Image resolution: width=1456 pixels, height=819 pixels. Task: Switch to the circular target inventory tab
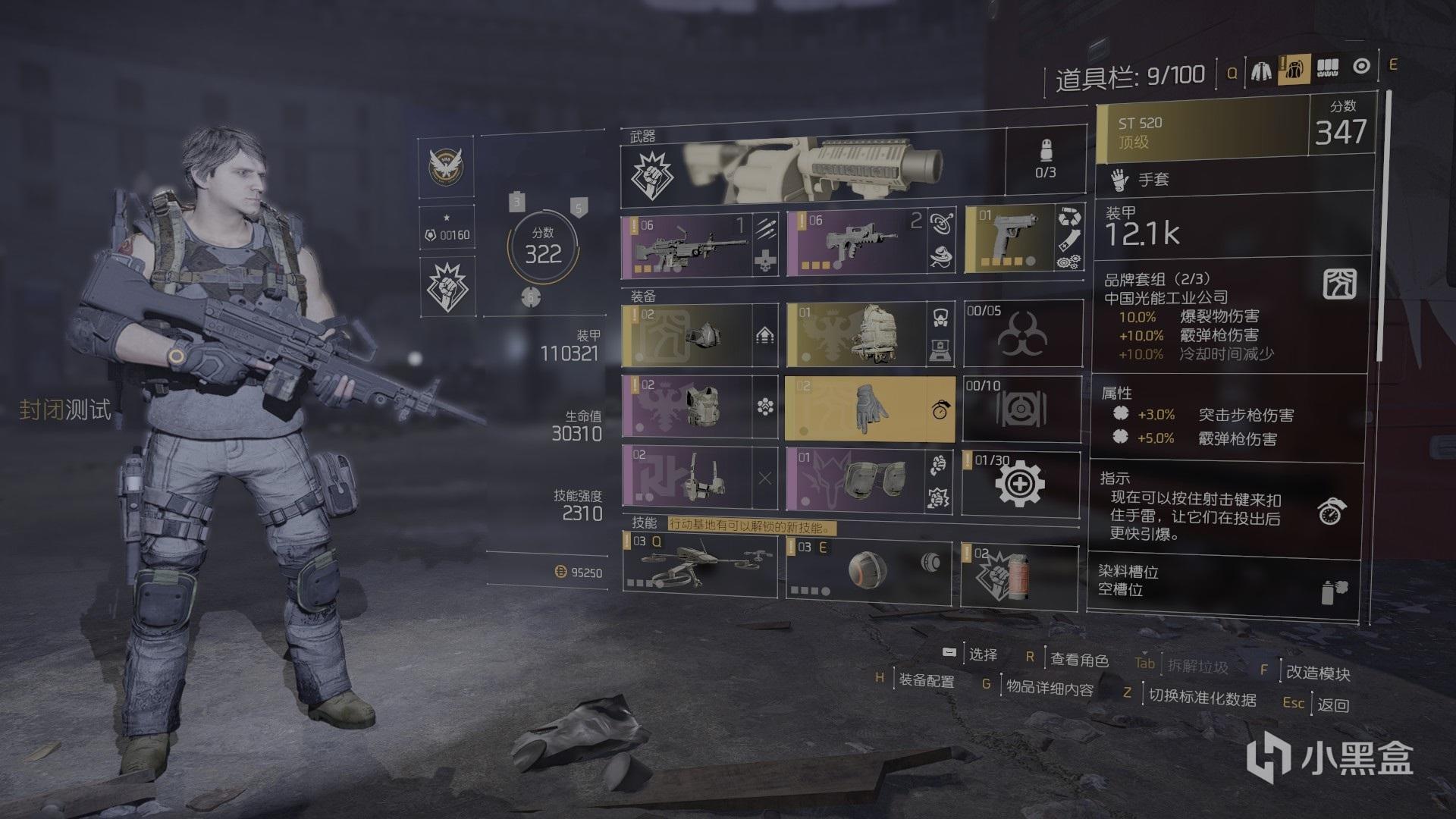1361,67
